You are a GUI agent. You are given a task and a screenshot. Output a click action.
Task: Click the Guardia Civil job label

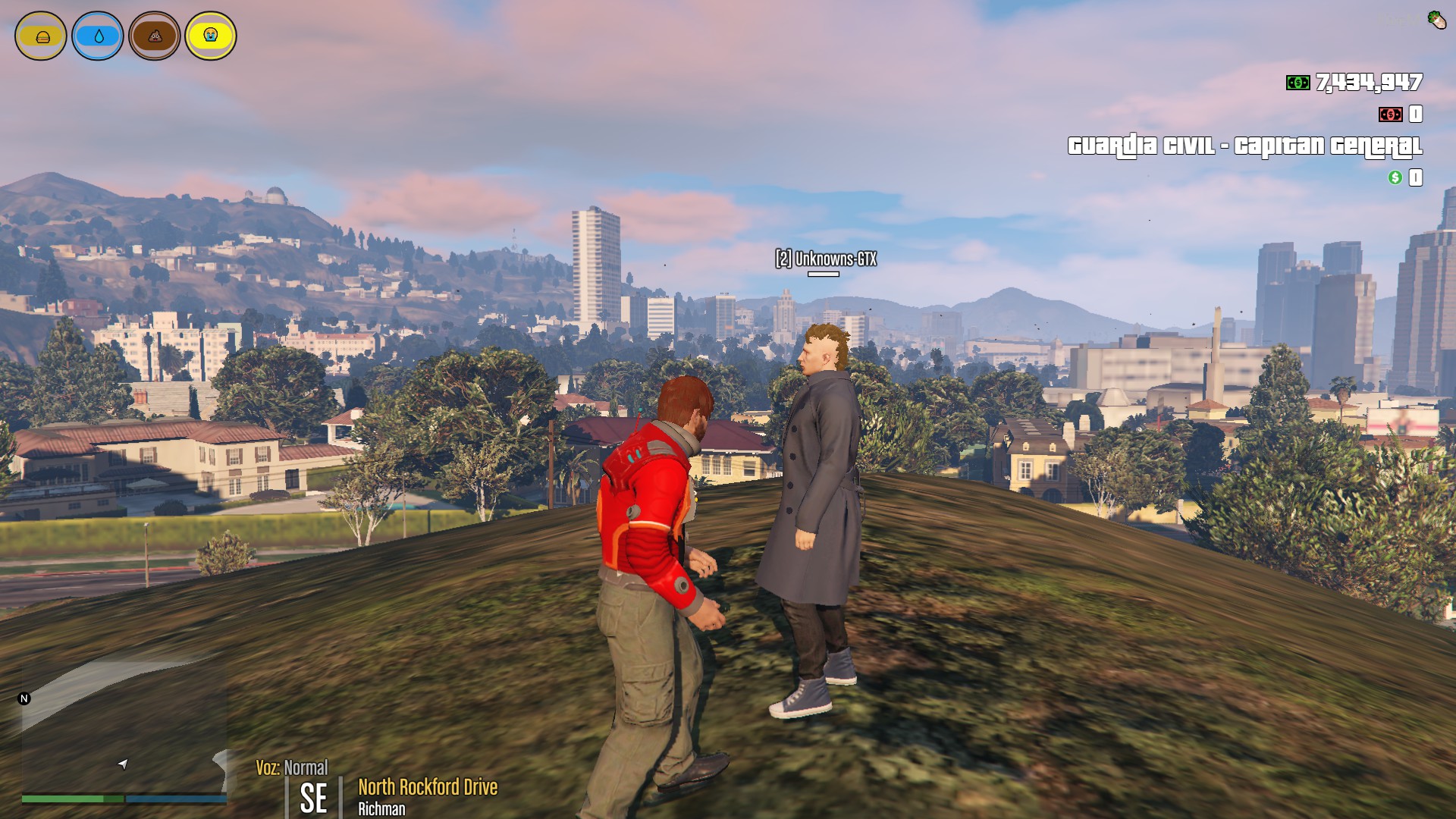coord(1244,146)
